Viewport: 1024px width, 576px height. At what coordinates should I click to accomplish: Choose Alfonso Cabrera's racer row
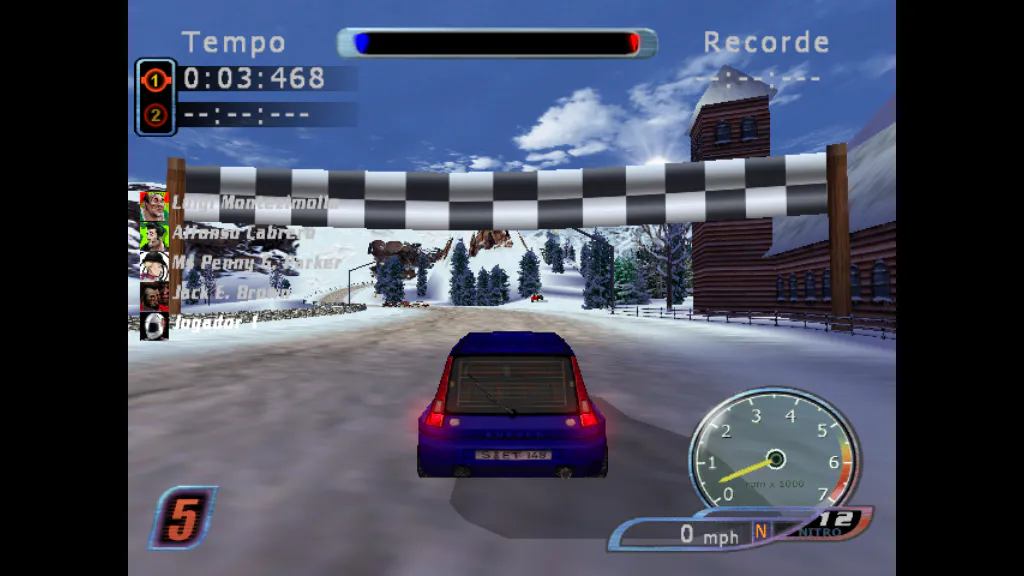[x=230, y=233]
